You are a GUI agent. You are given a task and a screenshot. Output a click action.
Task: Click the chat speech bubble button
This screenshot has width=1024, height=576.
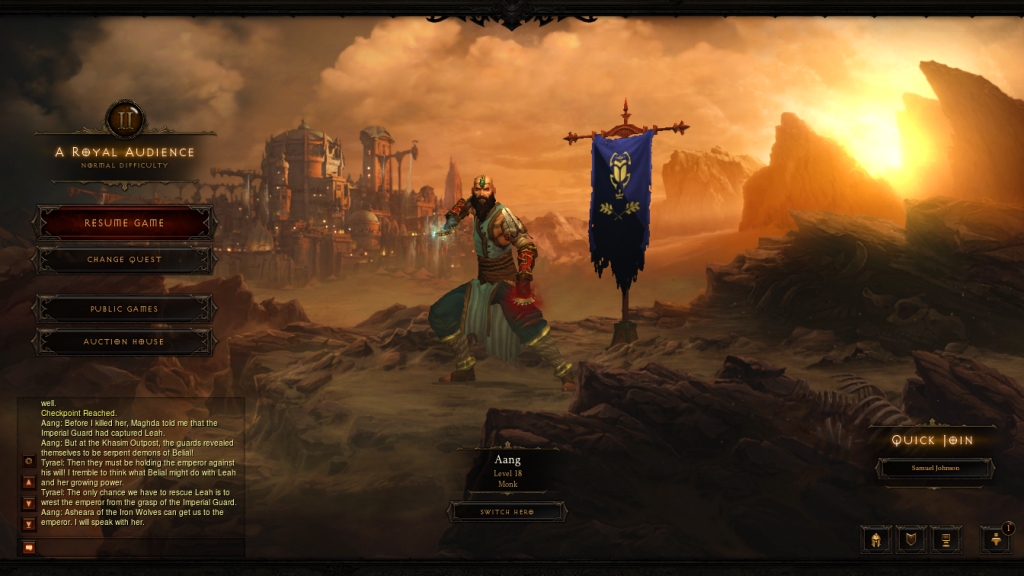tap(28, 547)
